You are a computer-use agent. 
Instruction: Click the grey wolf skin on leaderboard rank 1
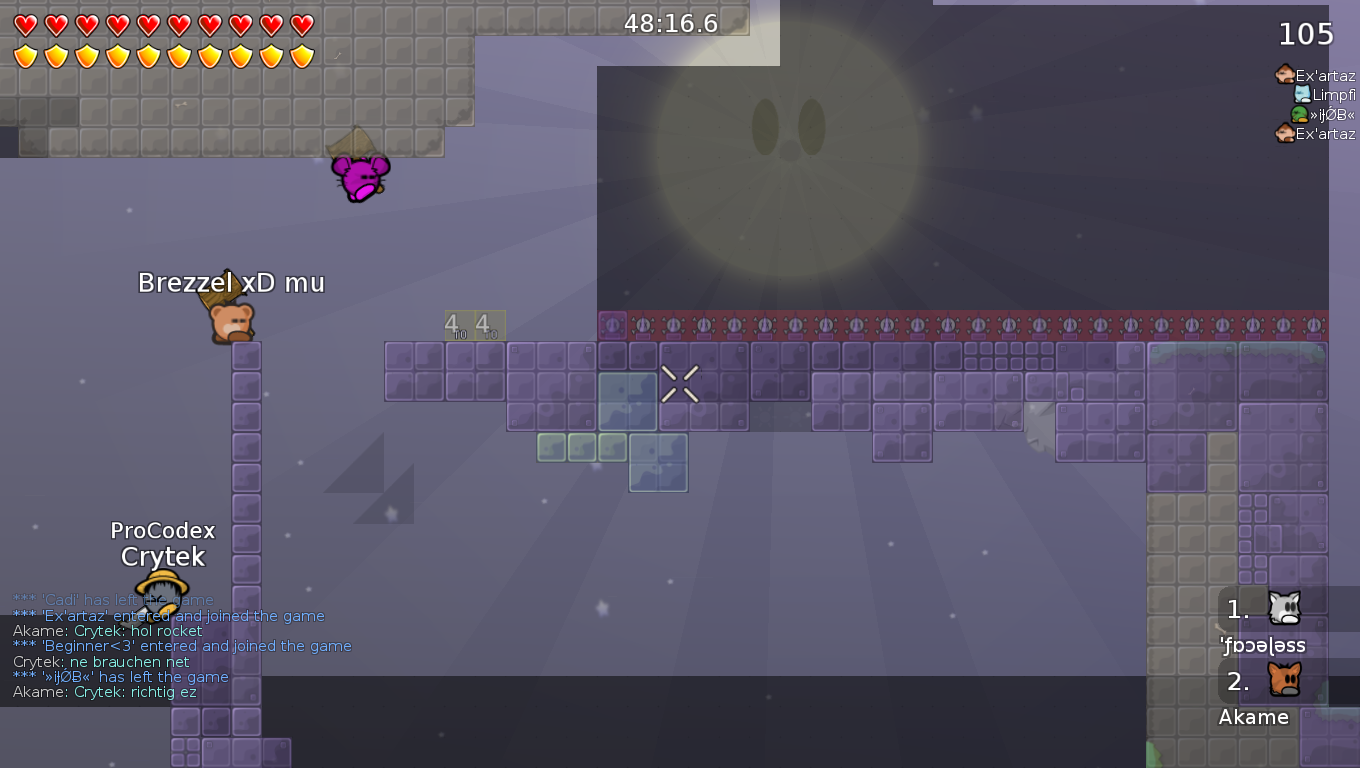[1285, 605]
